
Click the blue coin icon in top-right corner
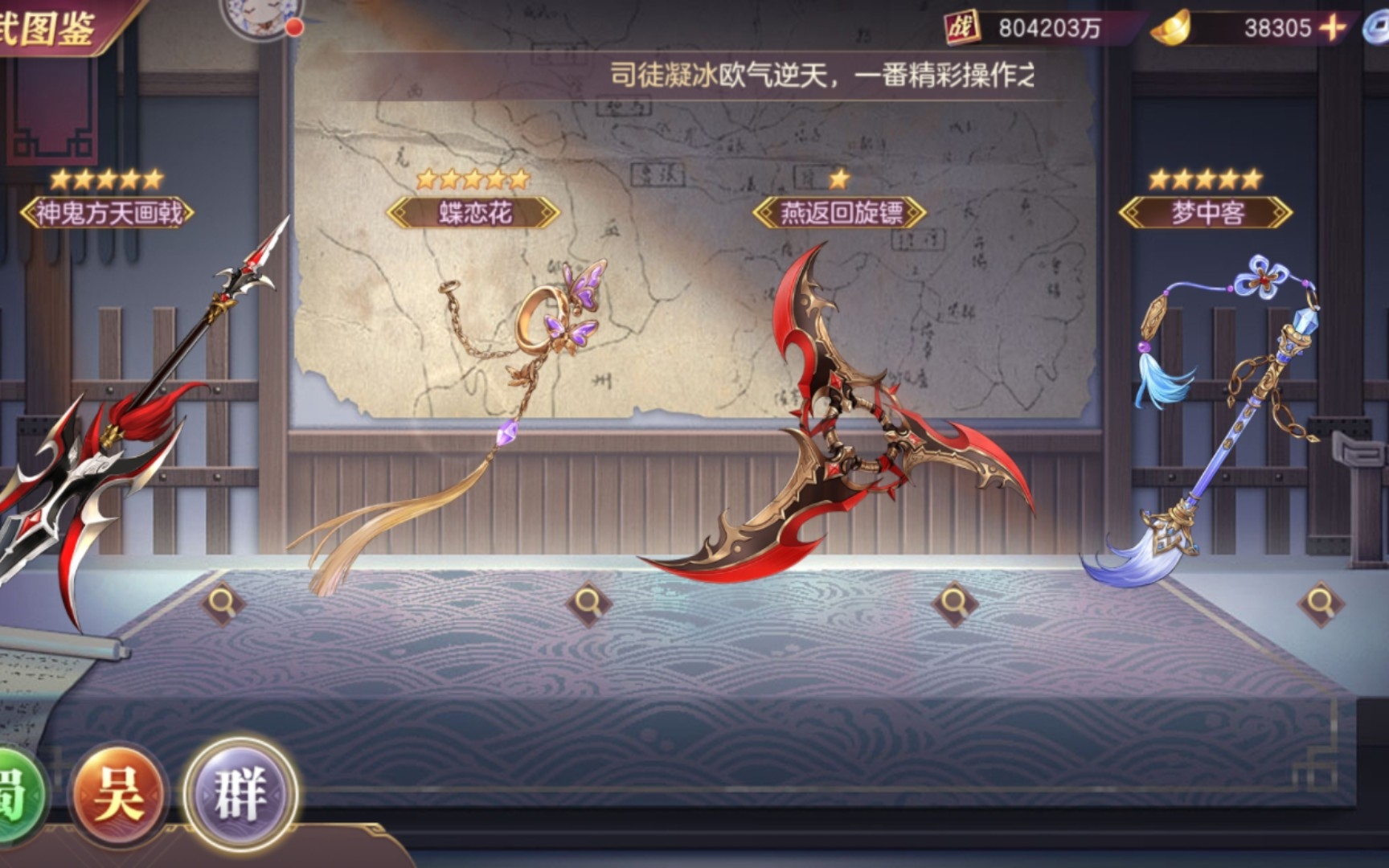pyautogui.click(x=1379, y=27)
